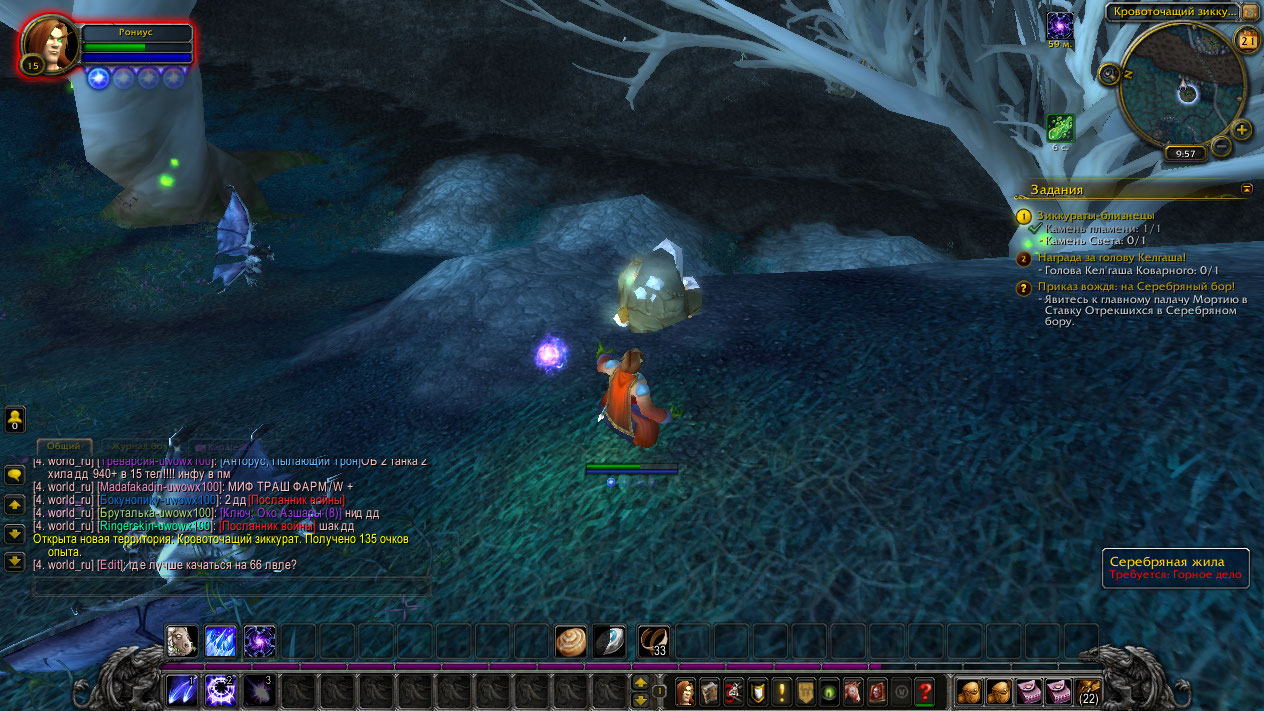Viewport: 1264px width, 711px height.
Task: Open the calendar showing day 21
Action: pos(1248,40)
